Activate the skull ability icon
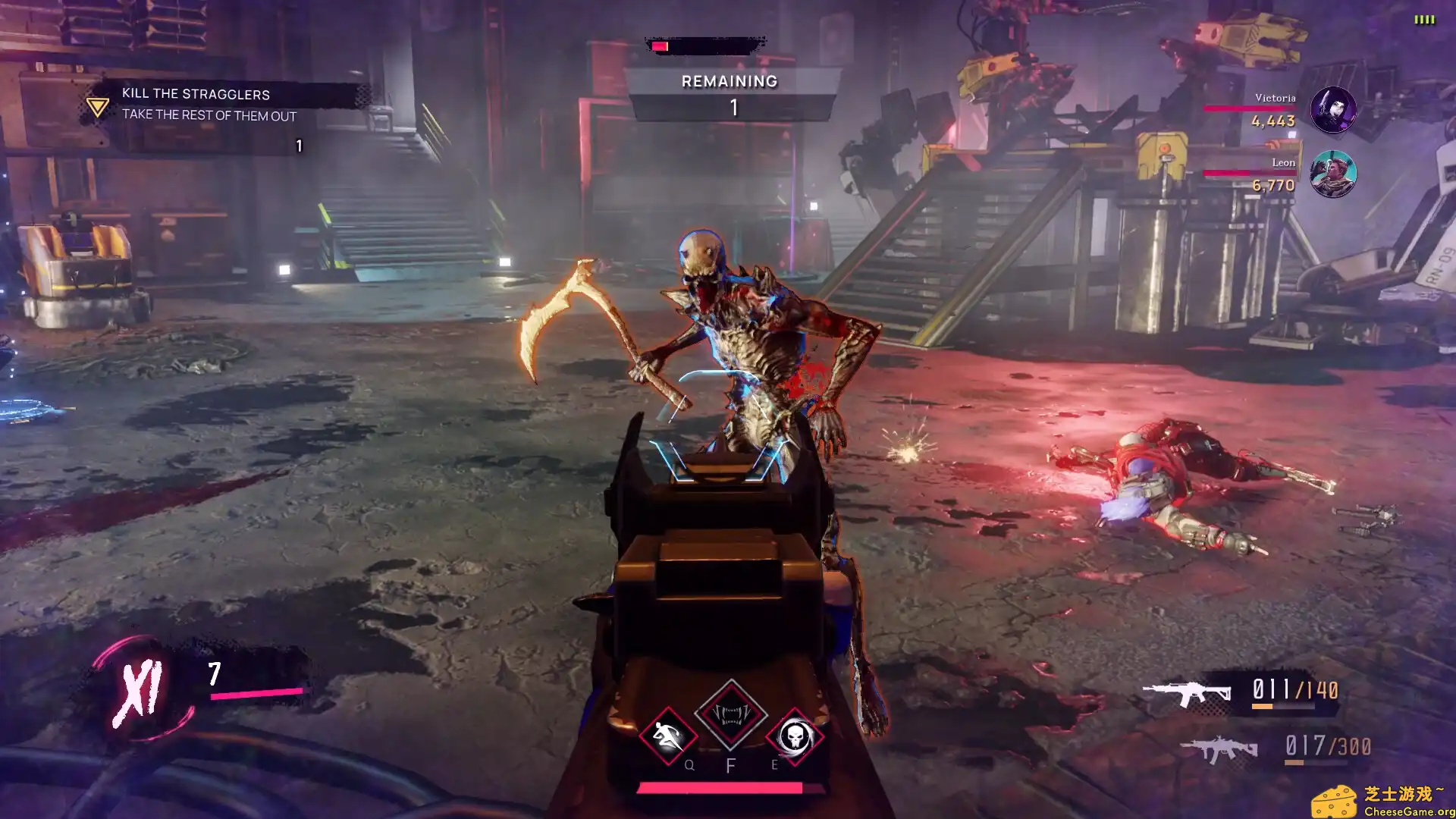1456x819 pixels. pos(794,735)
